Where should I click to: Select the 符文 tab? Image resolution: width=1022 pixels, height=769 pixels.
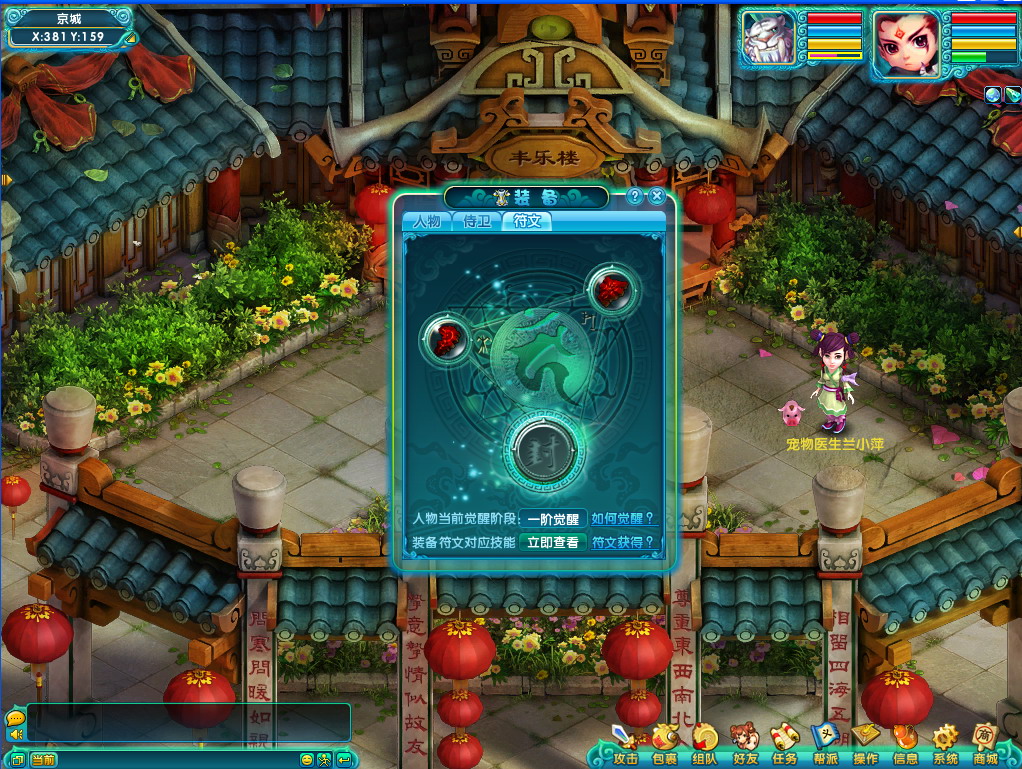(527, 221)
